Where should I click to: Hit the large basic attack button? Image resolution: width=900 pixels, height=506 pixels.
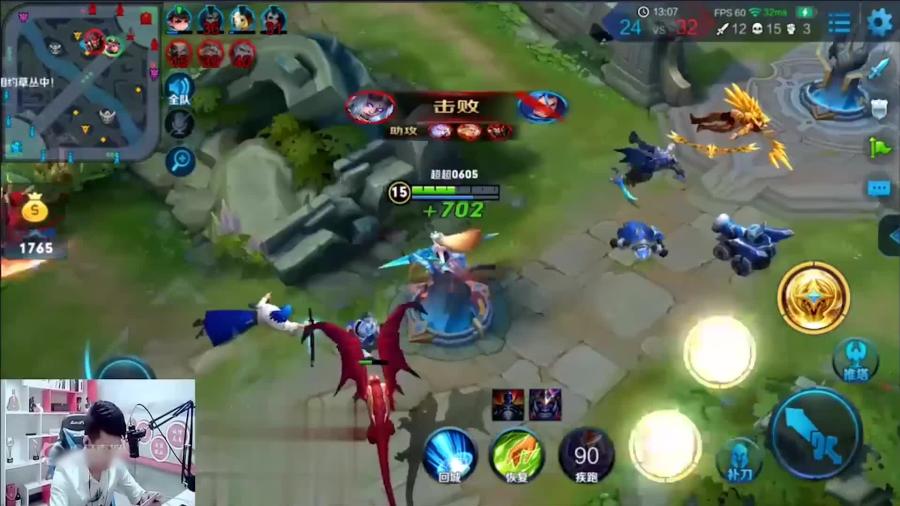pyautogui.click(x=815, y=432)
